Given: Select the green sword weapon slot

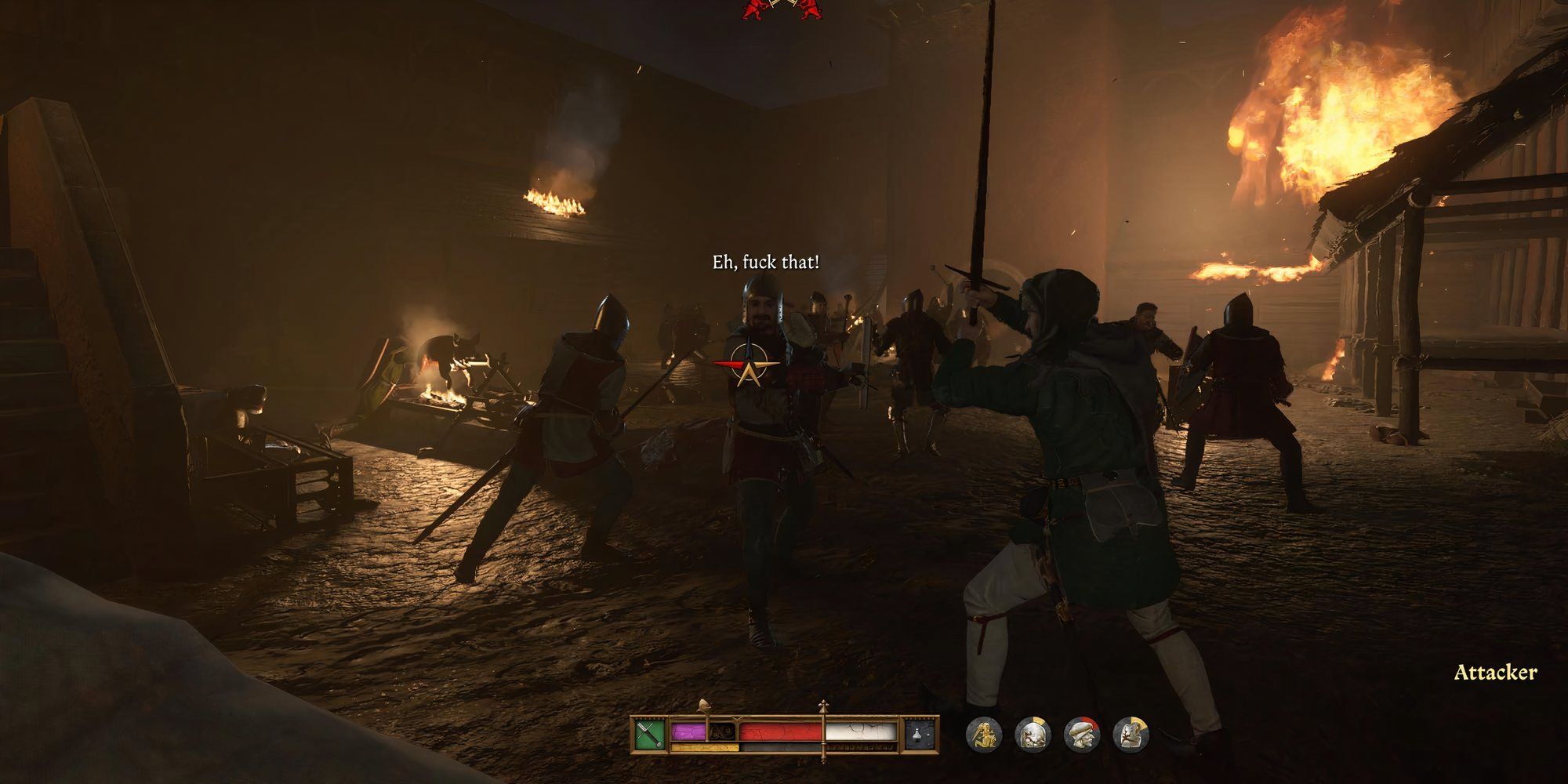Looking at the screenshot, I should (650, 734).
